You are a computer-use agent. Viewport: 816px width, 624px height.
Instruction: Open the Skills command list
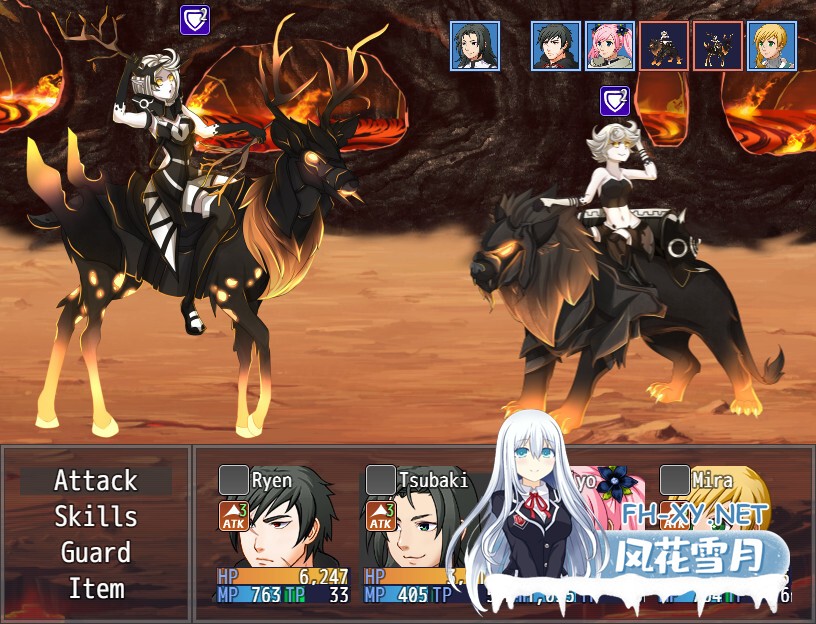96,517
